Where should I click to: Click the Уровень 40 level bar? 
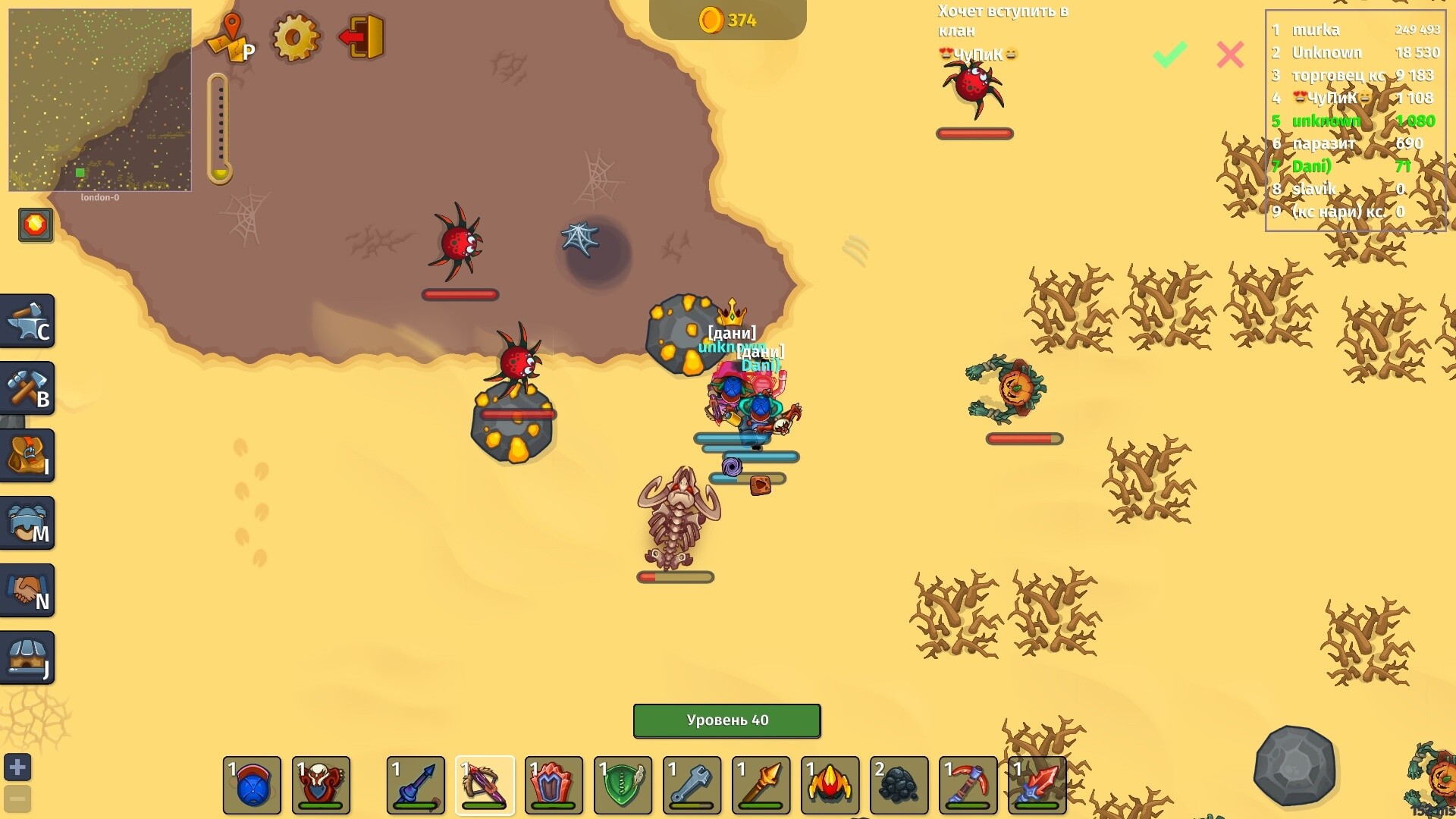tap(726, 720)
